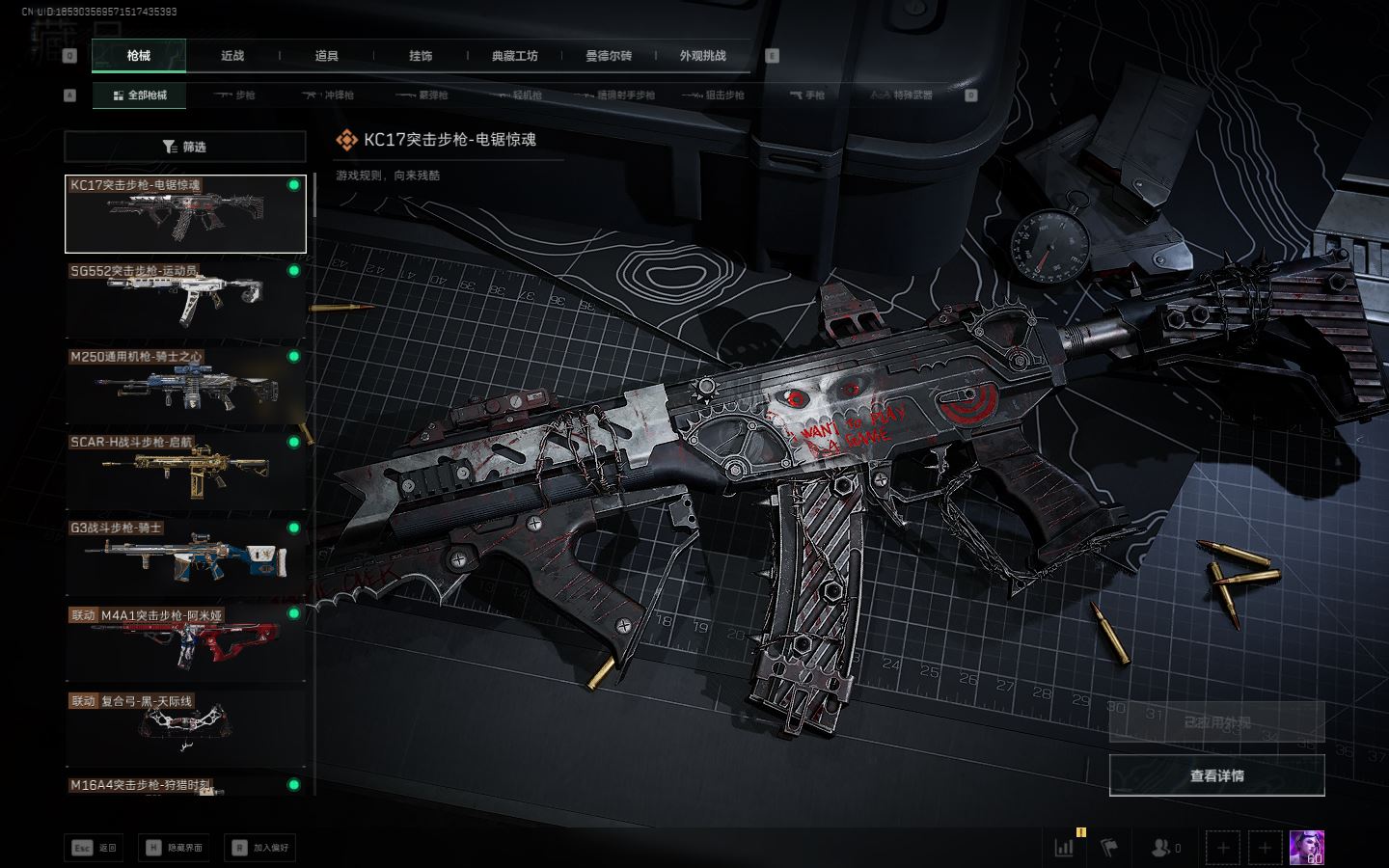
Task: Open the player avatar portrait
Action: tap(1307, 848)
